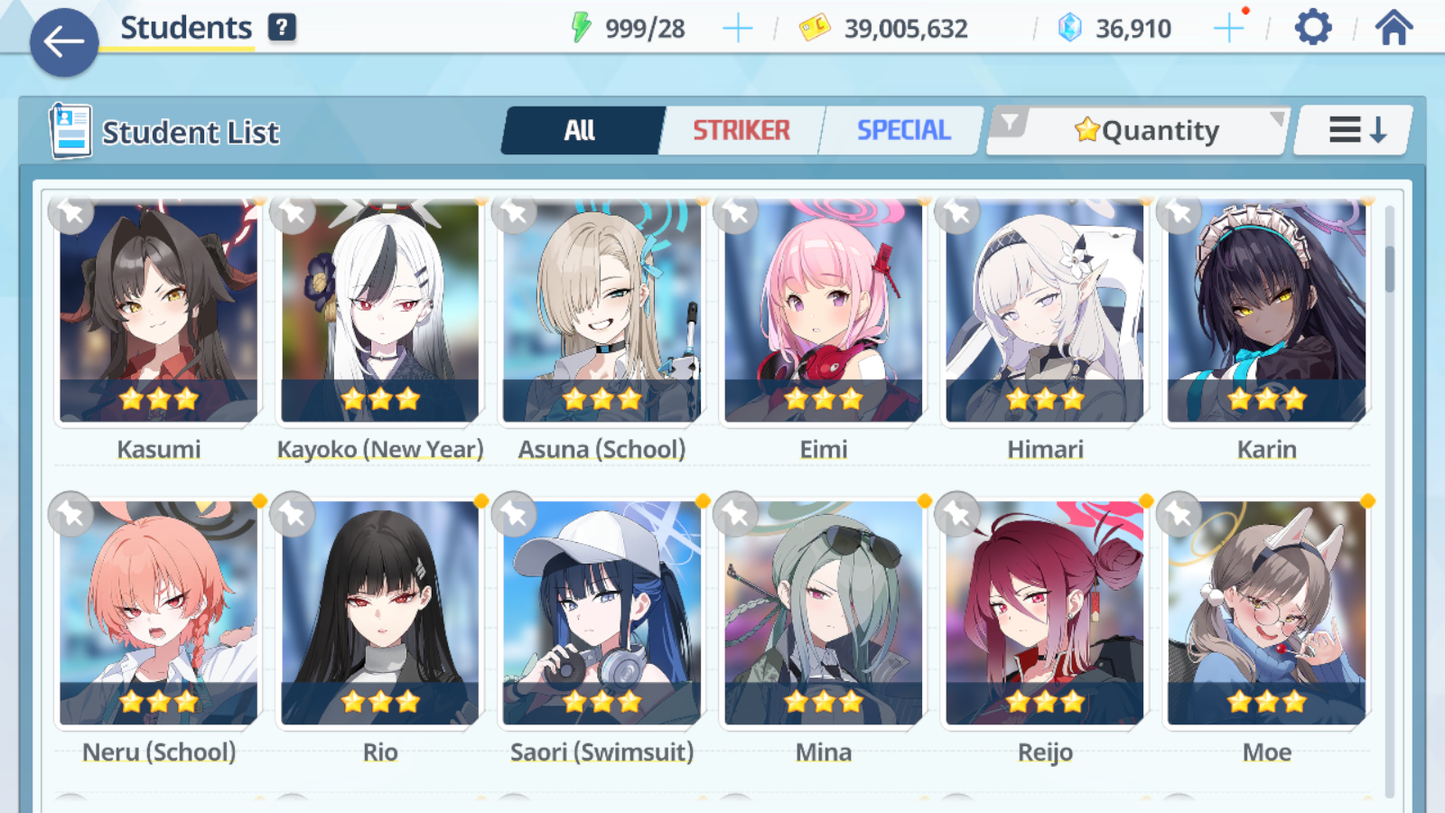Choose Moe's student card
Screen dimensions: 1445x813
[x=1266, y=614]
